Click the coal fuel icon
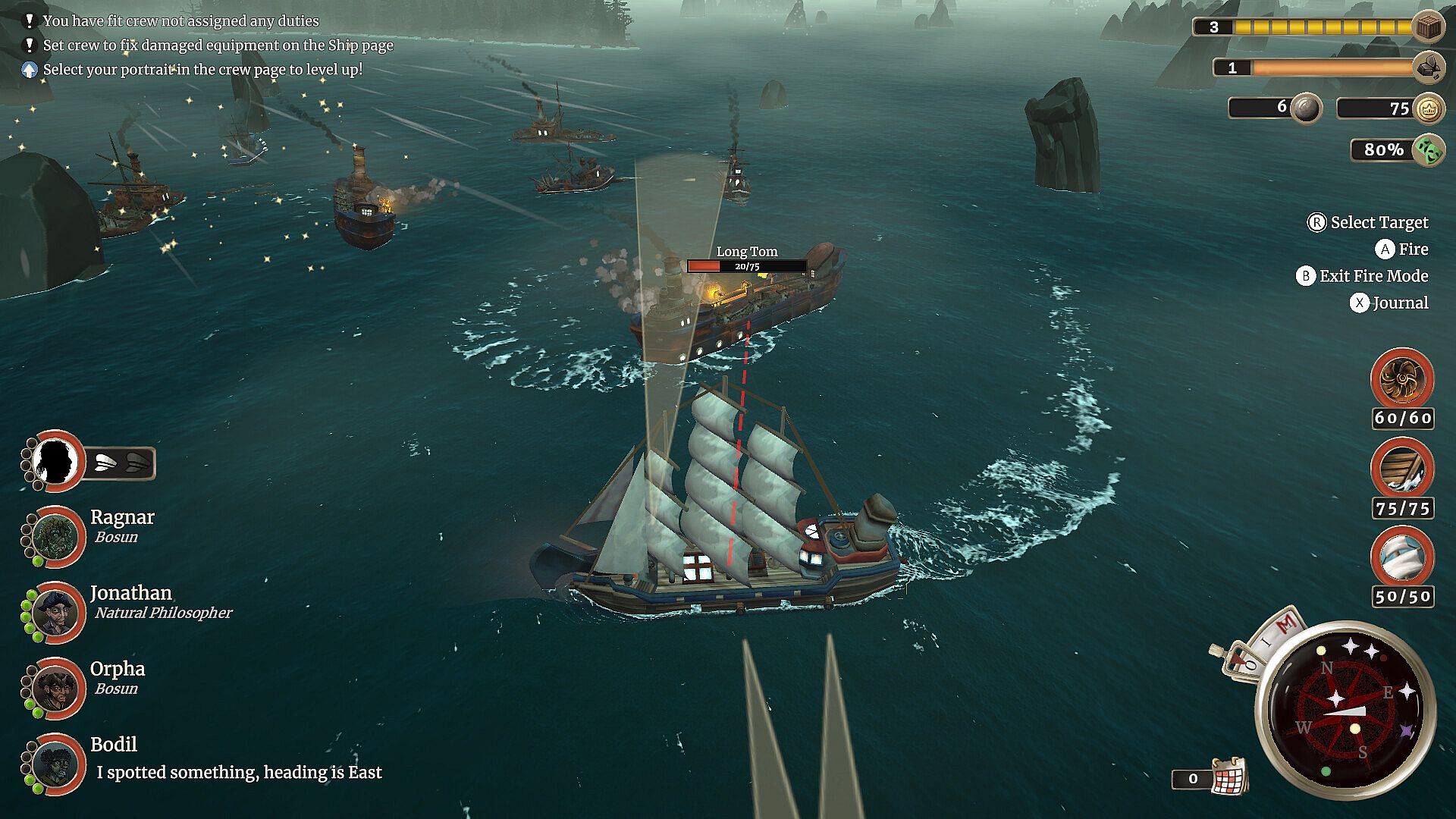Viewport: 1456px width, 819px height. point(1429,67)
